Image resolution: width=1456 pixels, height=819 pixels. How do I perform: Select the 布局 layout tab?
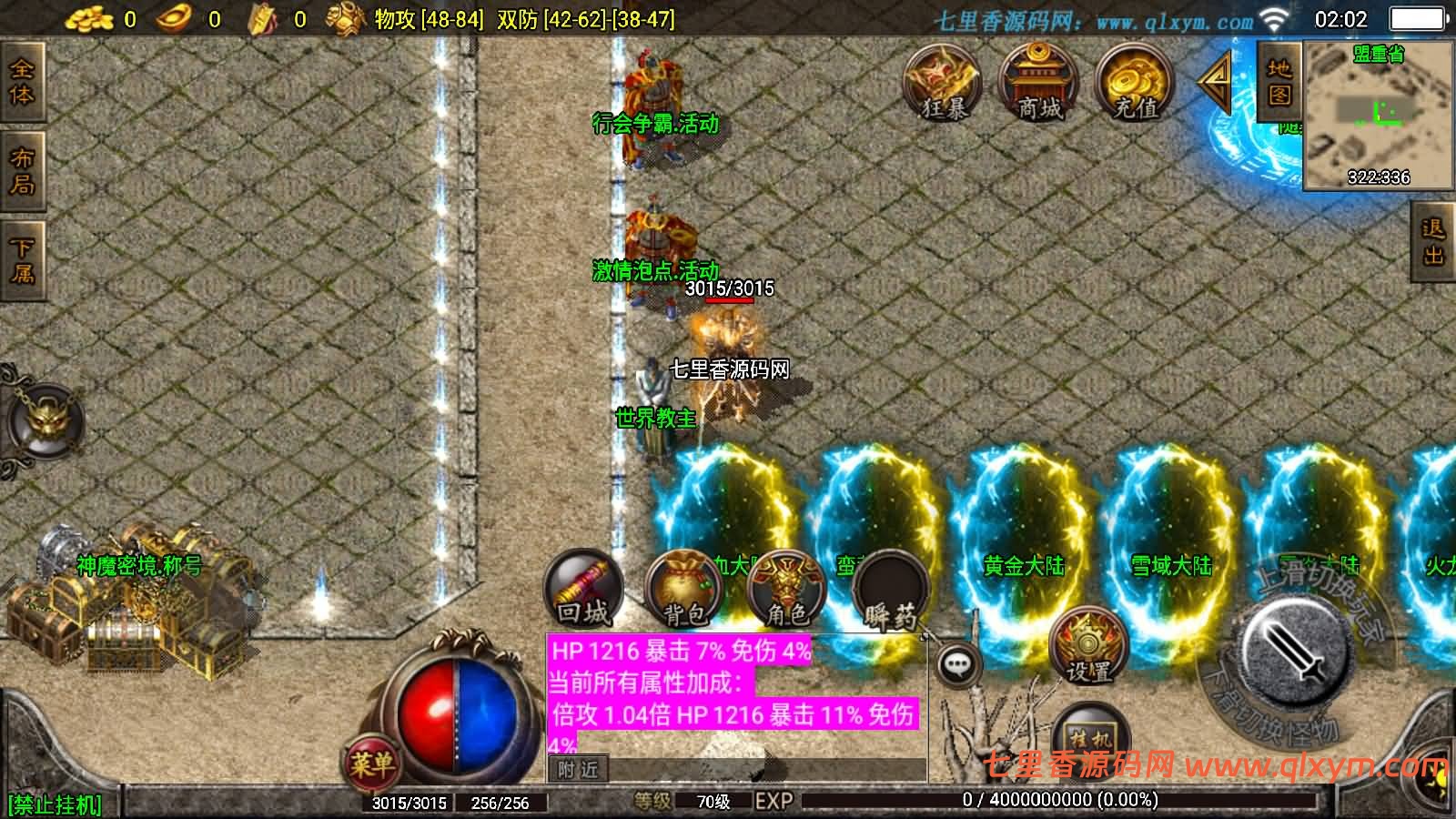click(22, 171)
